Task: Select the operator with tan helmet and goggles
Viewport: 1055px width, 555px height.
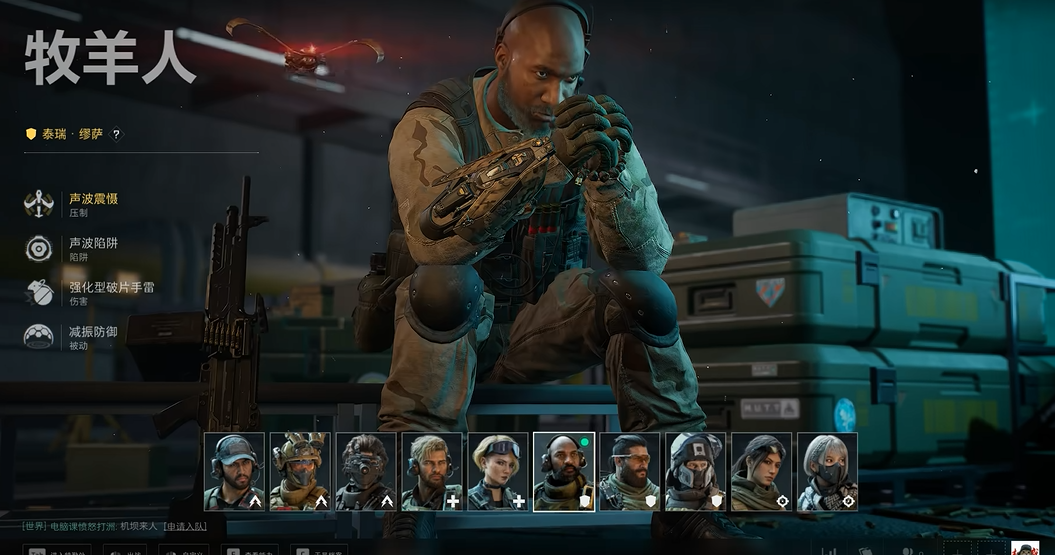Action: point(300,472)
